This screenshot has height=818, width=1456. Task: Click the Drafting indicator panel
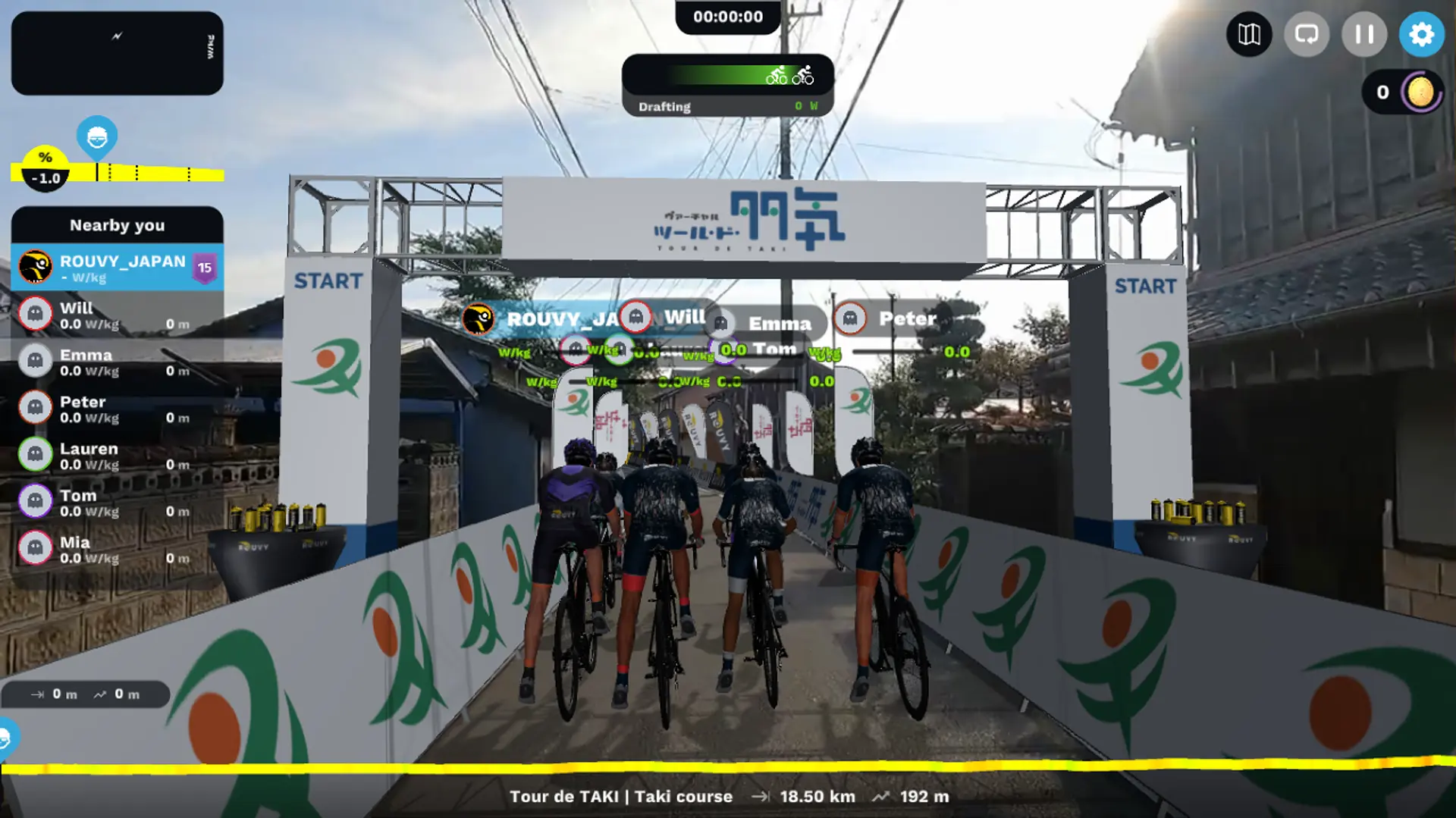pos(727,85)
